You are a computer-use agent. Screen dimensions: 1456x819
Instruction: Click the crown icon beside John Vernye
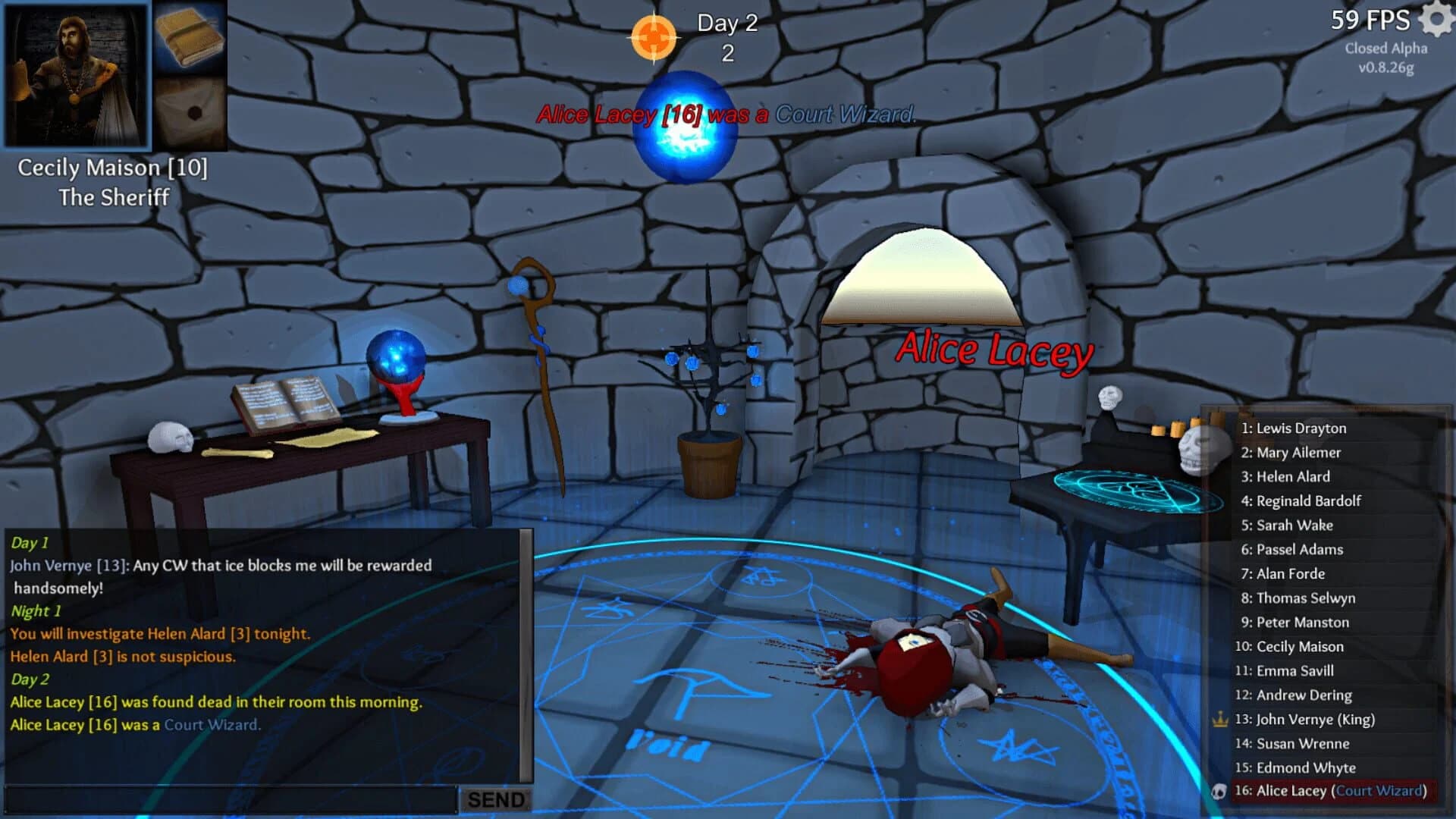tap(1219, 719)
